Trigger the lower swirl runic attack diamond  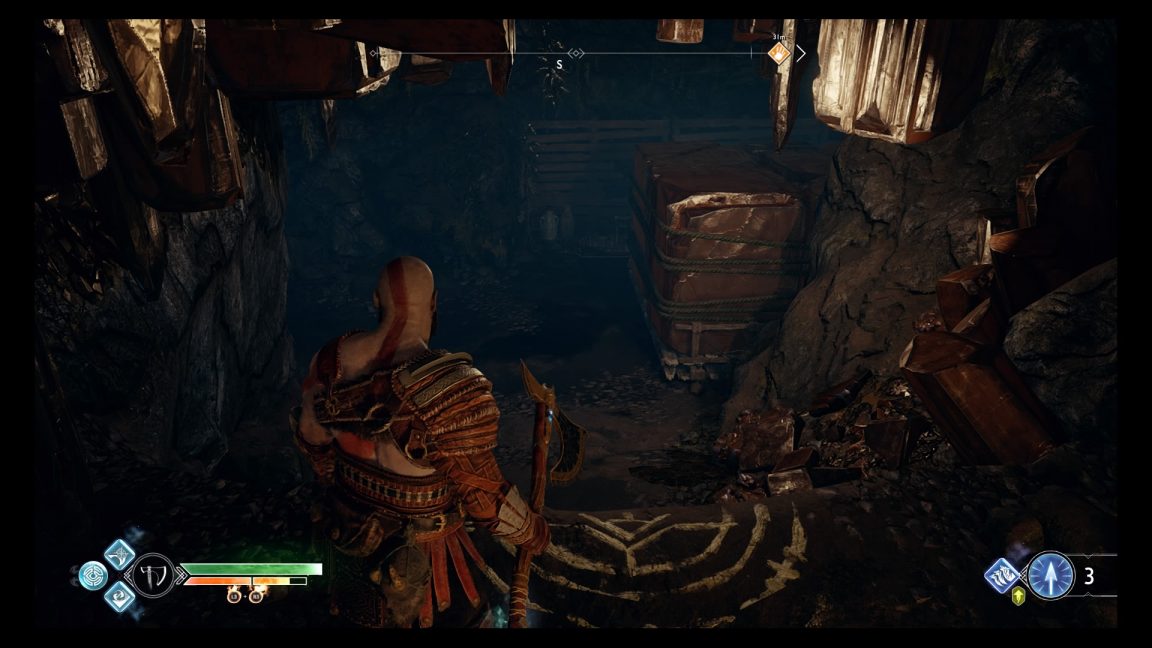[x=119, y=597]
